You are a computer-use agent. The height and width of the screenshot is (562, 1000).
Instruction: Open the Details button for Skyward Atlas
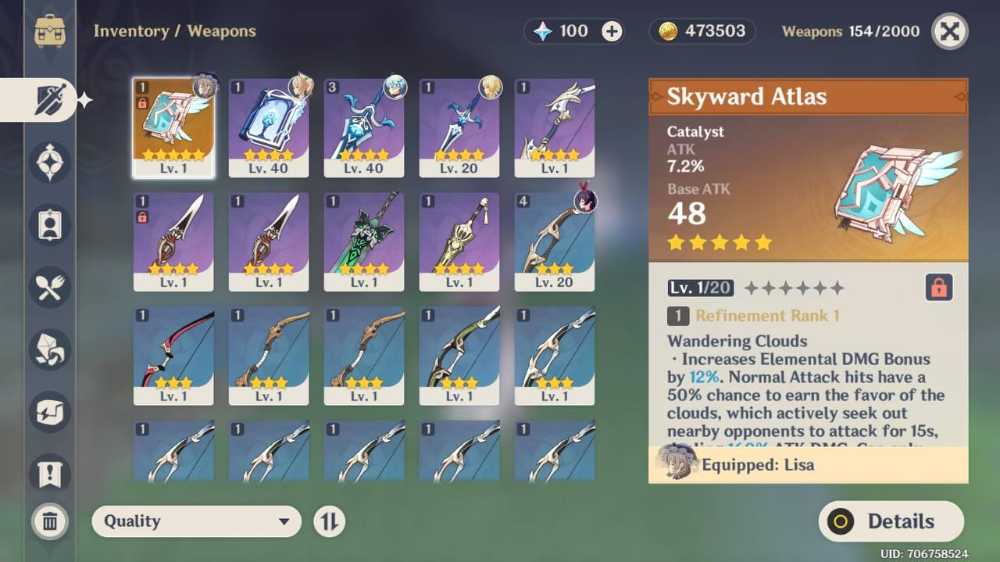(891, 521)
